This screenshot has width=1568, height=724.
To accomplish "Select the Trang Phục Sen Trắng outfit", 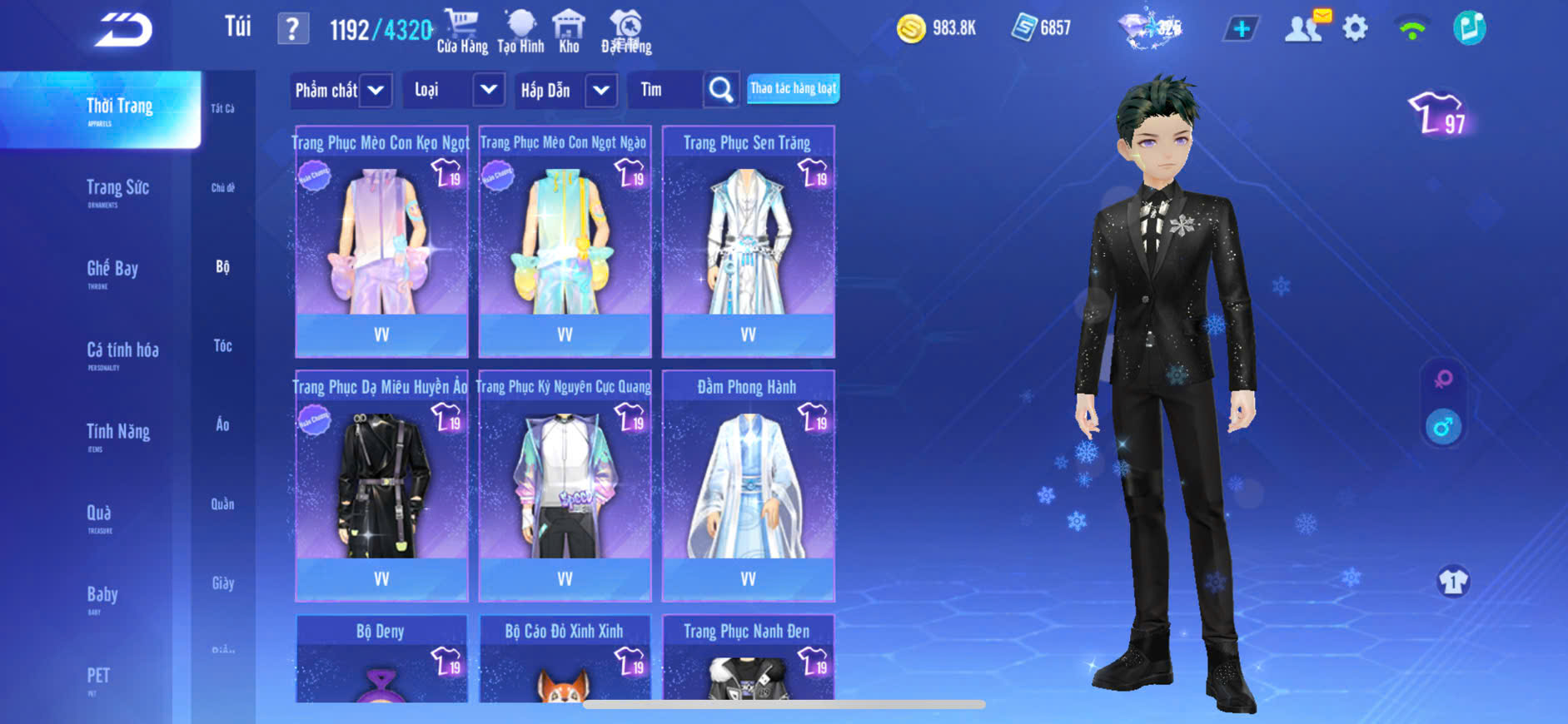I will click(748, 241).
